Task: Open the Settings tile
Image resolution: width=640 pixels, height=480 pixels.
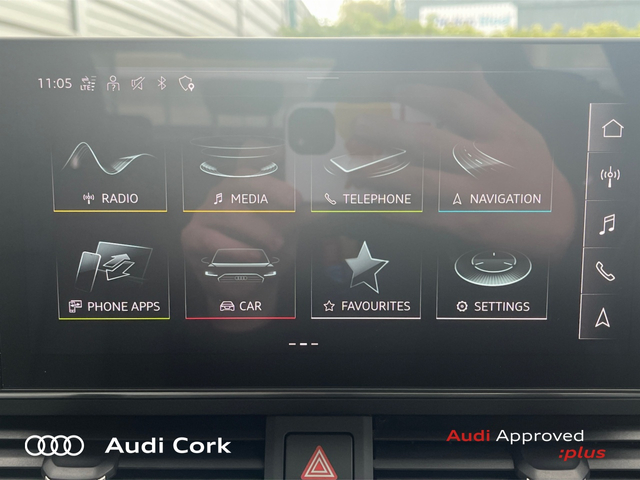Action: pos(493,282)
